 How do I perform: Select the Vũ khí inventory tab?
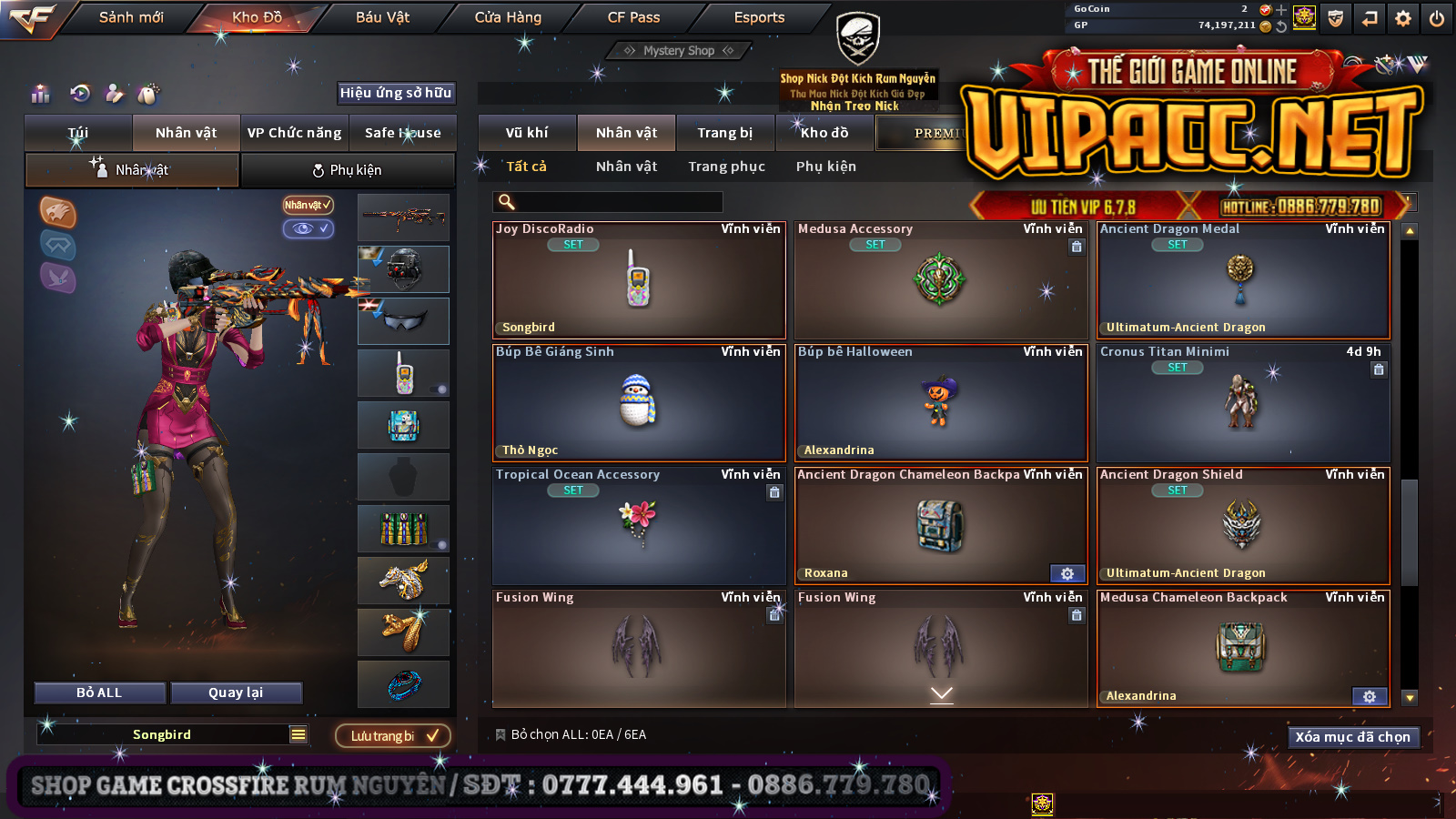pyautogui.click(x=527, y=133)
